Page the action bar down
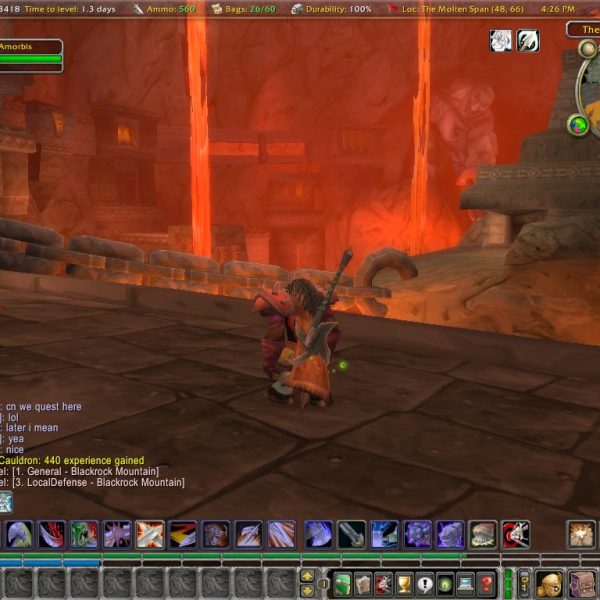This screenshot has width=600, height=600. pyautogui.click(x=307, y=591)
